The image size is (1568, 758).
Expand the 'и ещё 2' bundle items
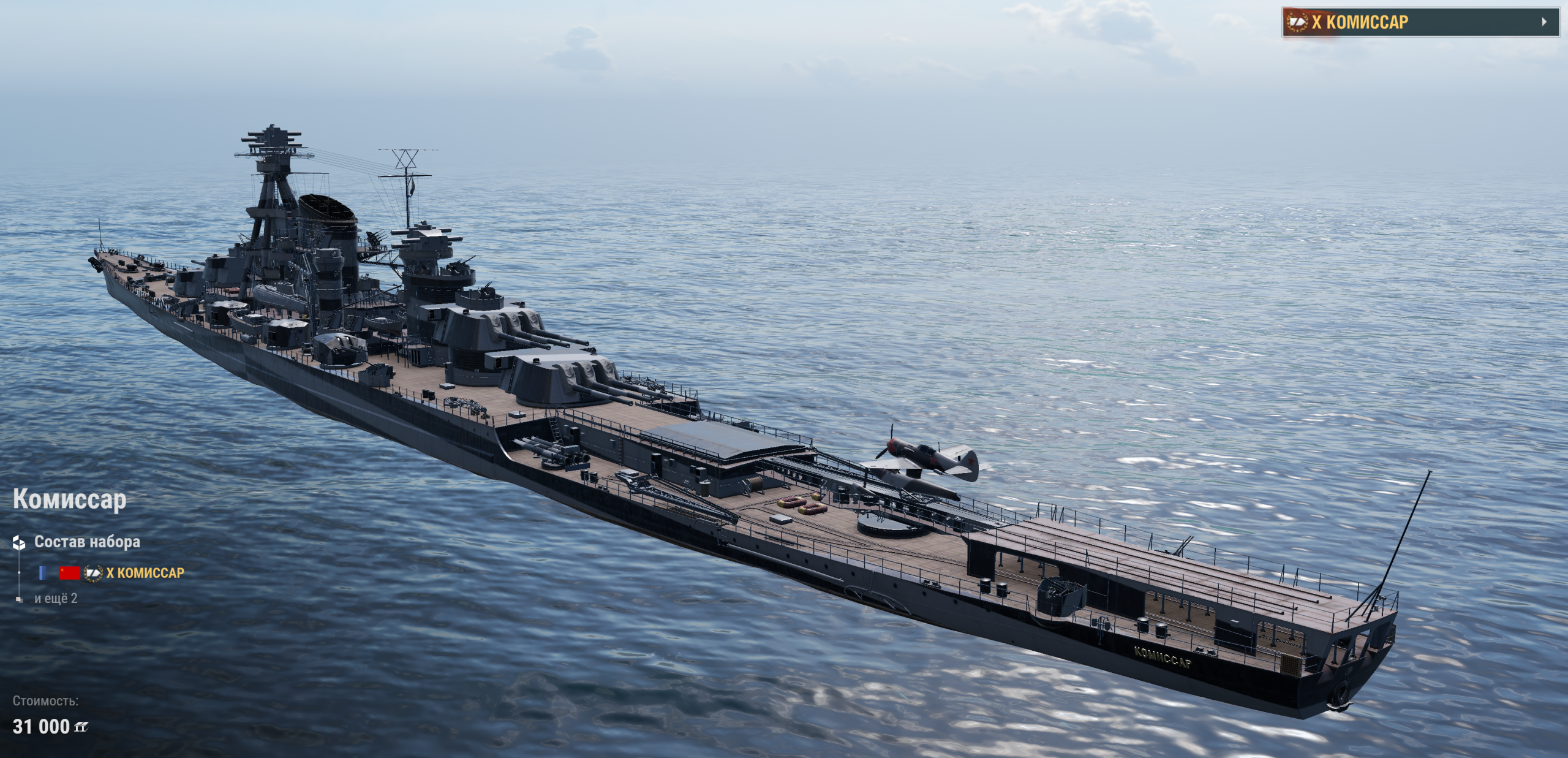click(x=56, y=599)
